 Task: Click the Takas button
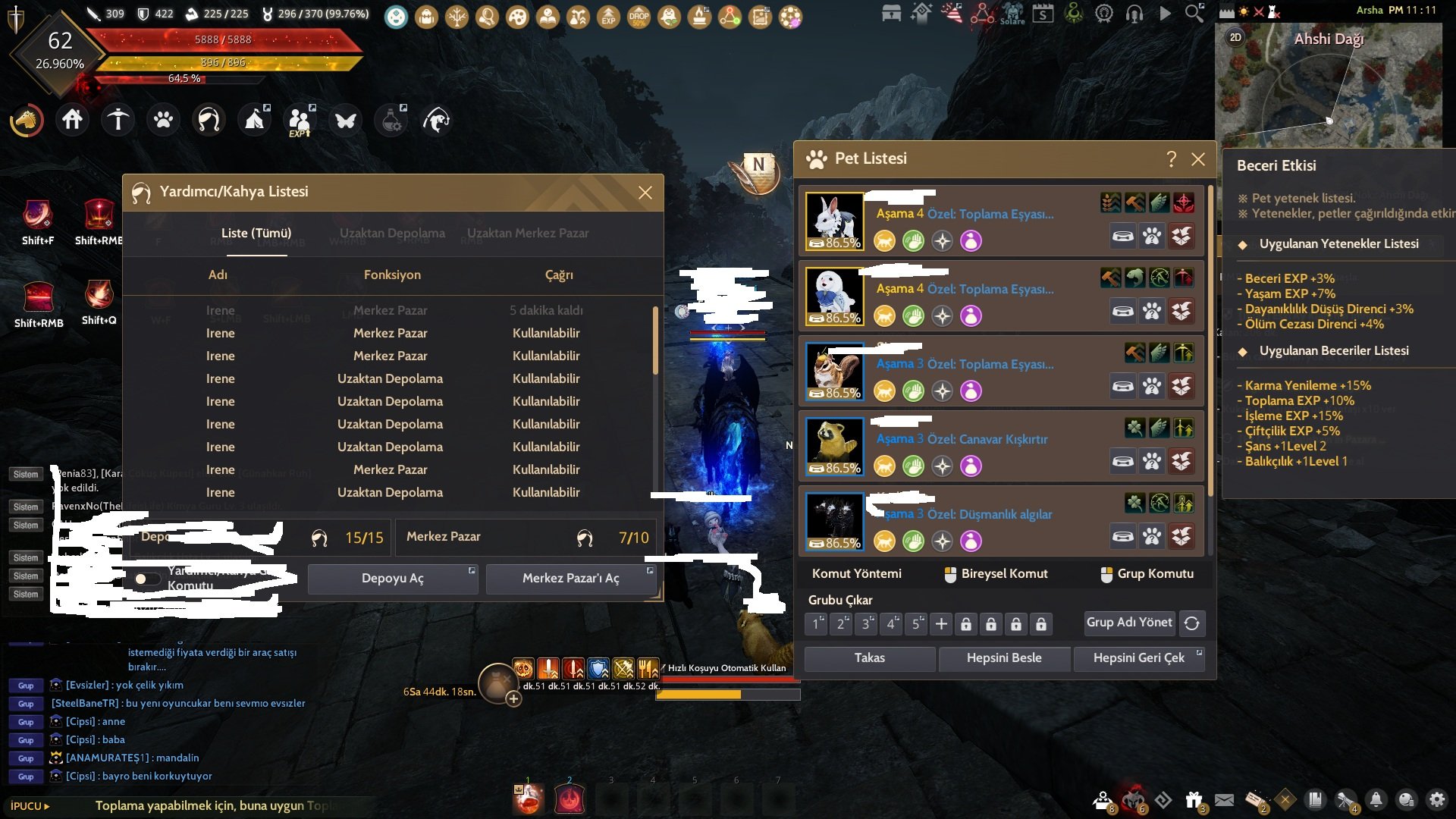coord(869,658)
